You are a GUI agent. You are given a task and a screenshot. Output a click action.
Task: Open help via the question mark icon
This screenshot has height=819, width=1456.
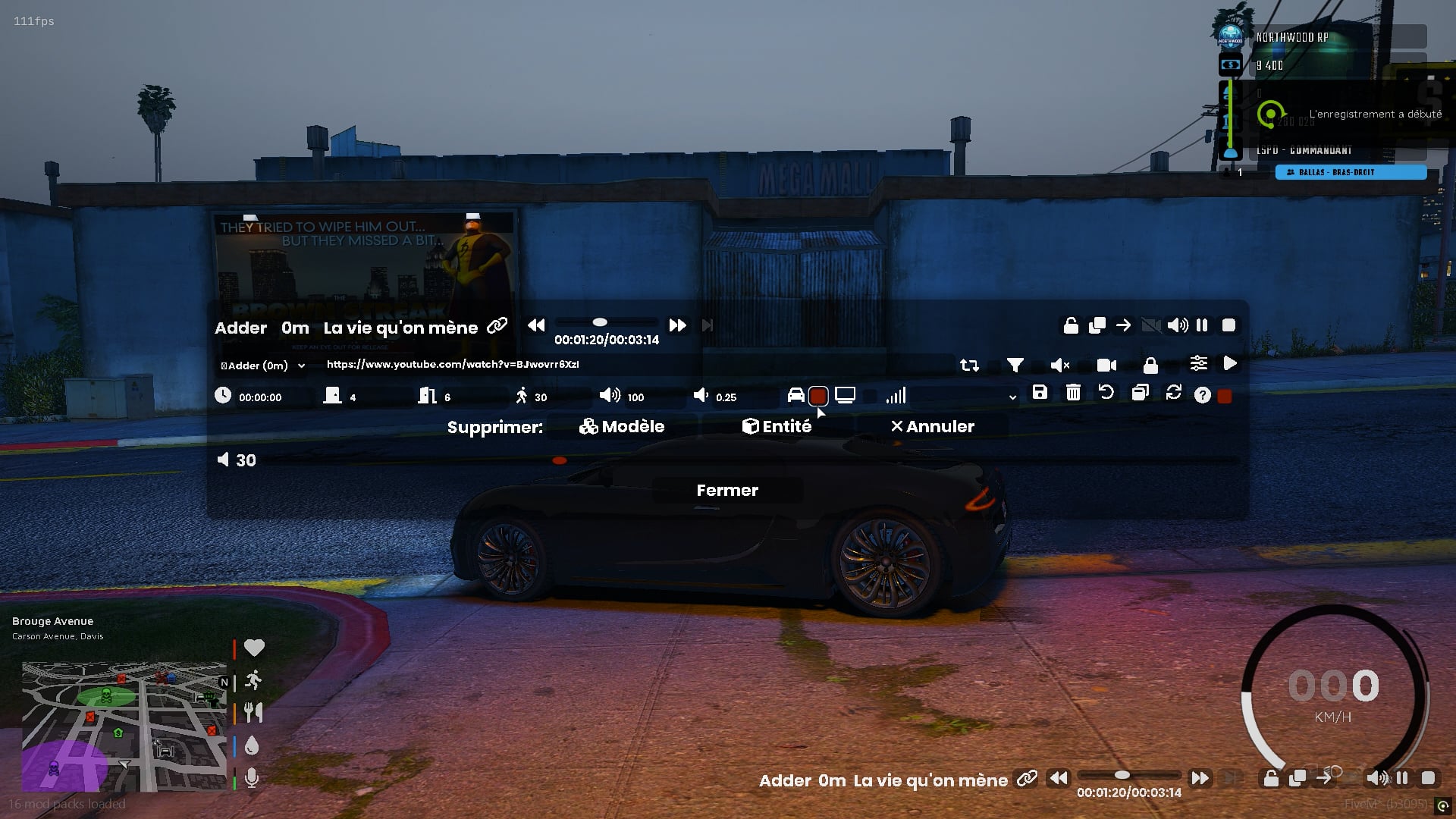pos(1202,395)
